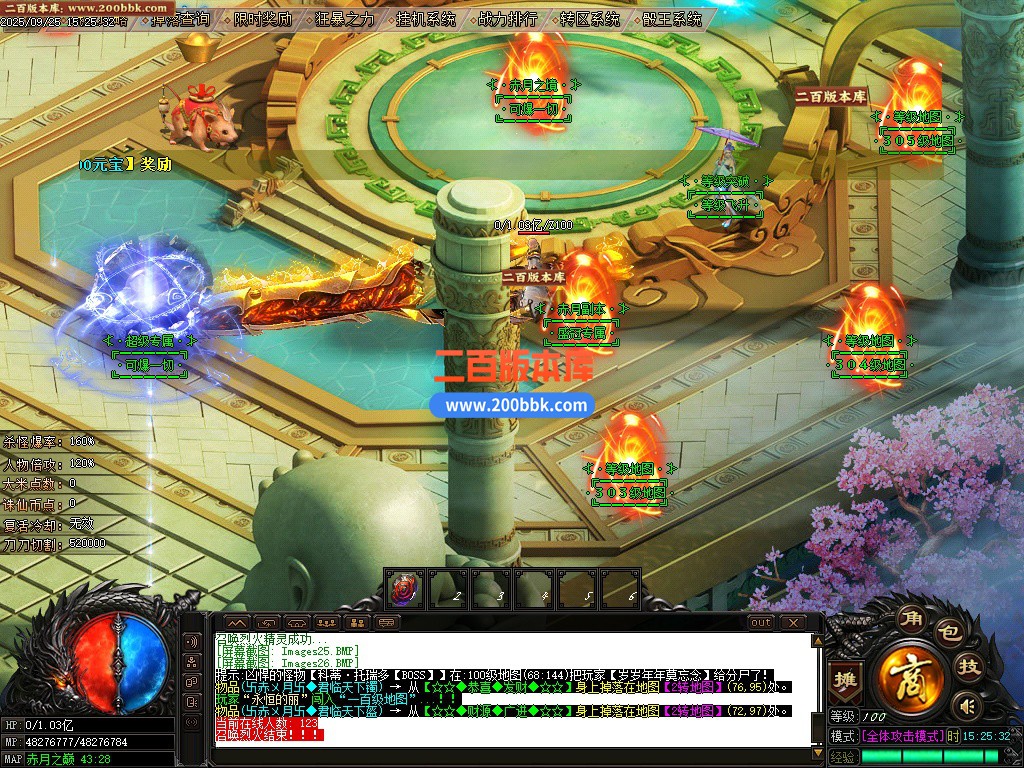Open the 挂机系统 menu
Image resolution: width=1024 pixels, height=768 pixels.
pyautogui.click(x=425, y=19)
